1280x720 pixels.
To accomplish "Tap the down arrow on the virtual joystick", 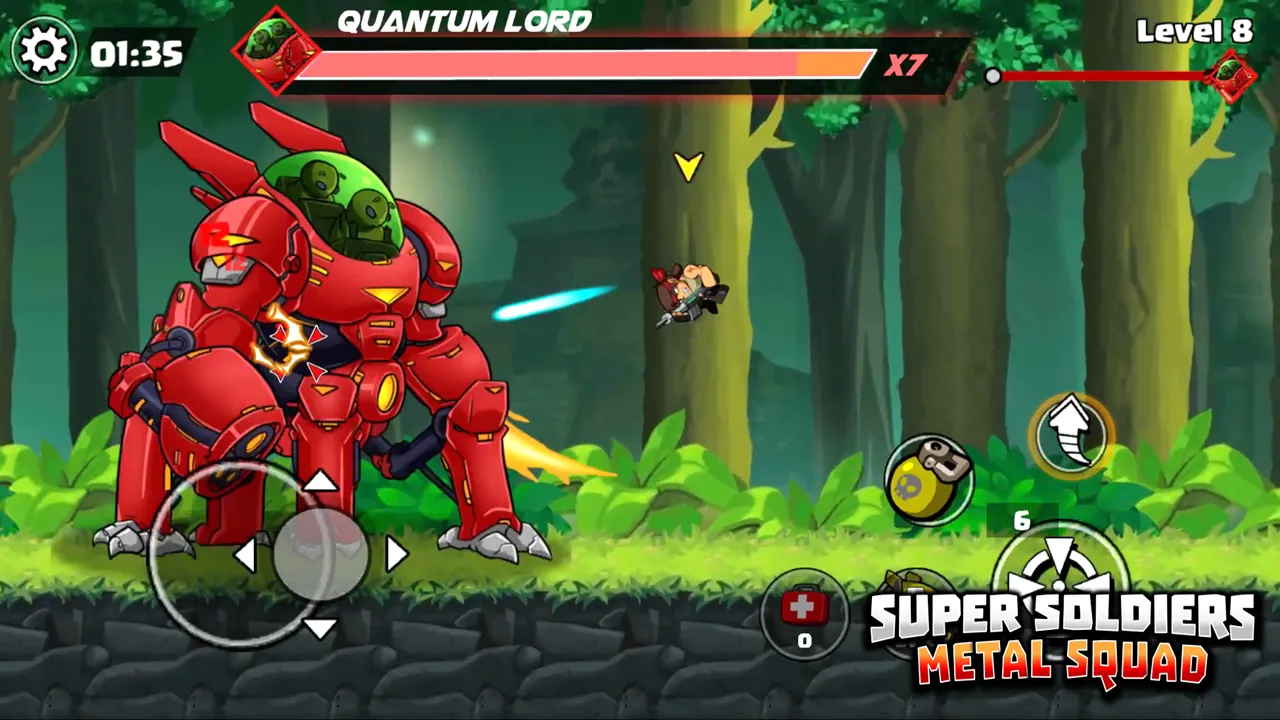I will (322, 627).
